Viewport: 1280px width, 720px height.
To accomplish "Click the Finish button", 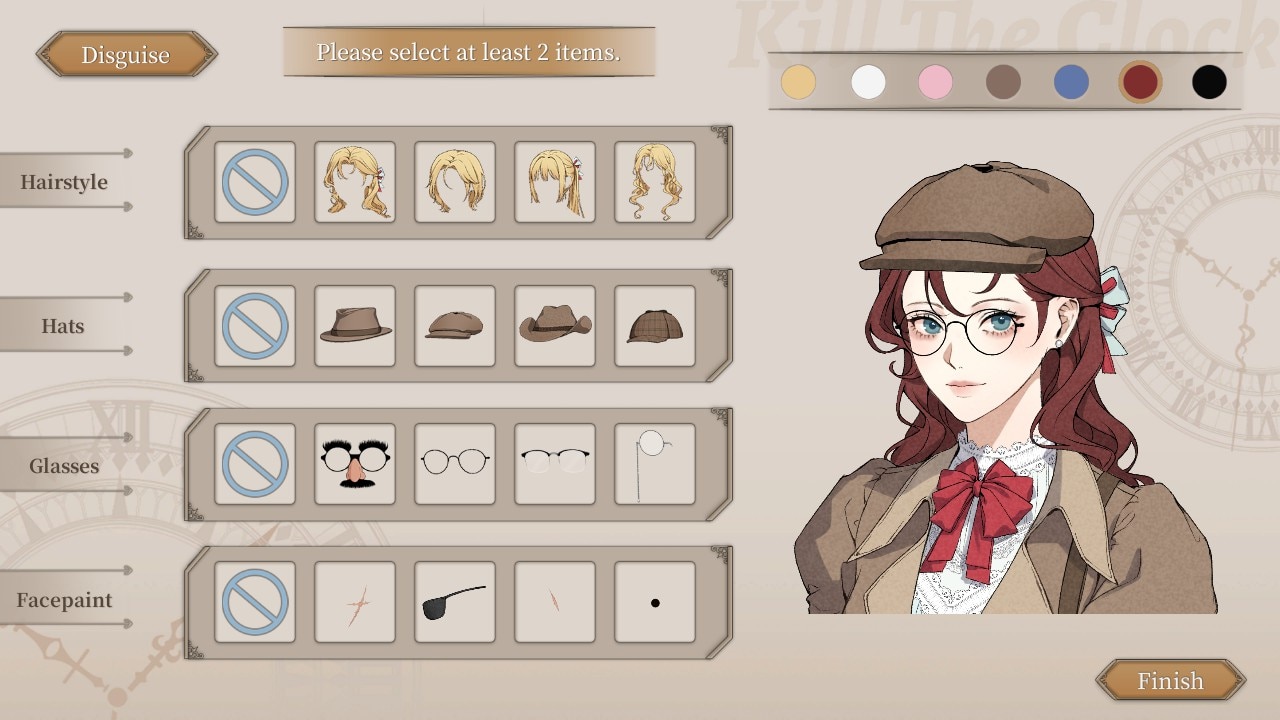I will click(1170, 681).
